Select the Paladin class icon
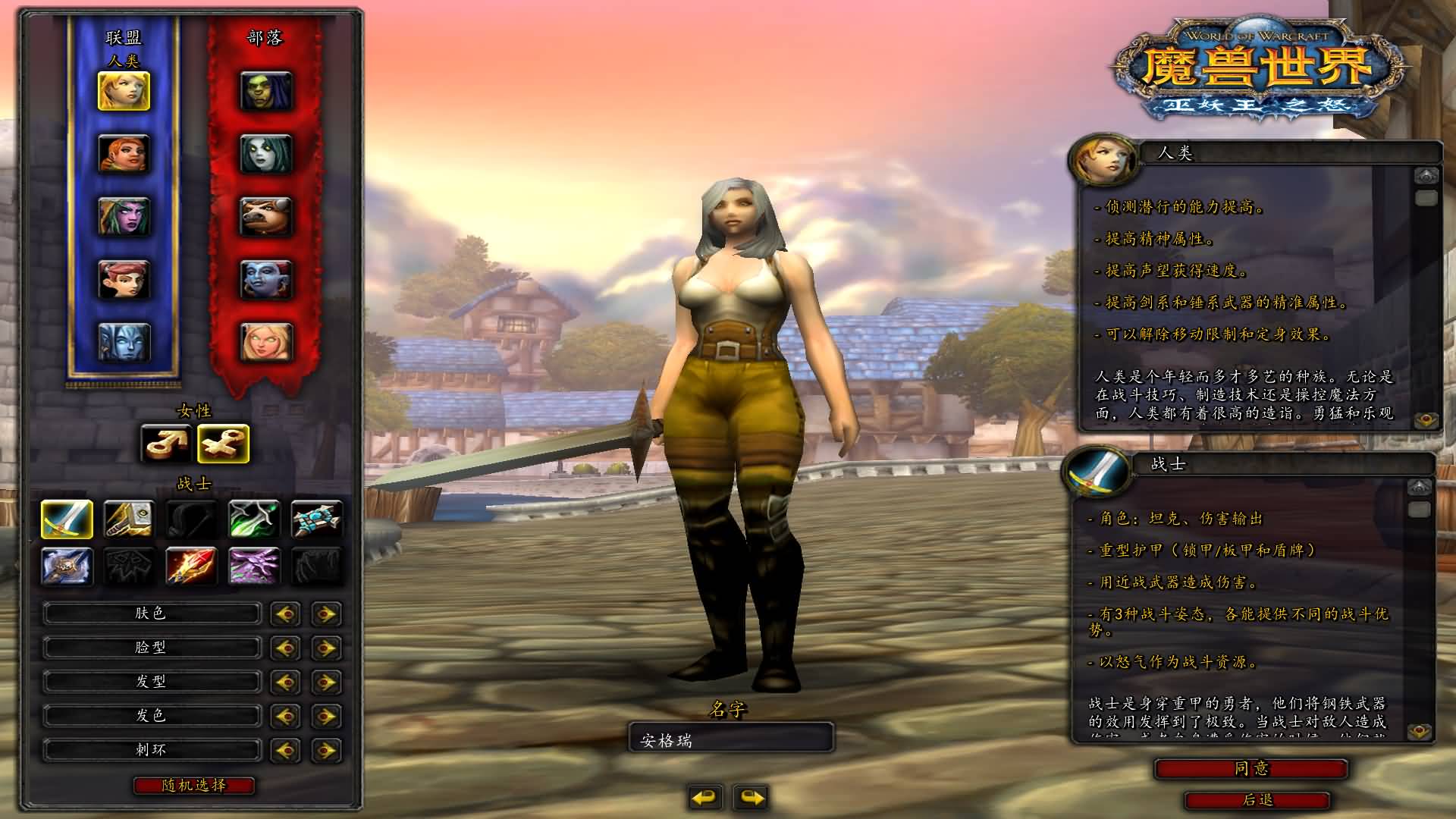1456x819 pixels. (129, 520)
